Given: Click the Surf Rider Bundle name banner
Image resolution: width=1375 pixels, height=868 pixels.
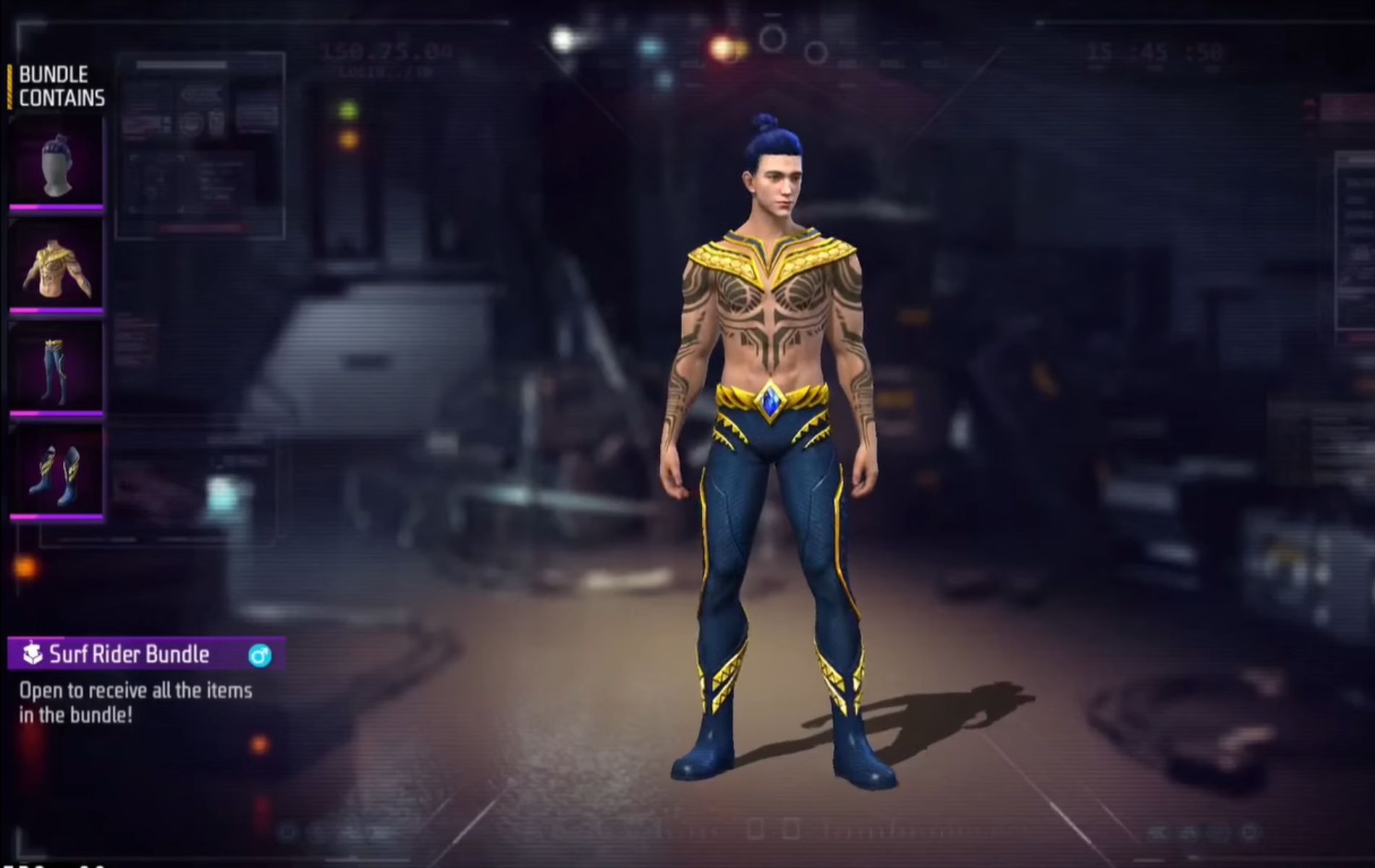Looking at the screenshot, I should click(x=130, y=655).
